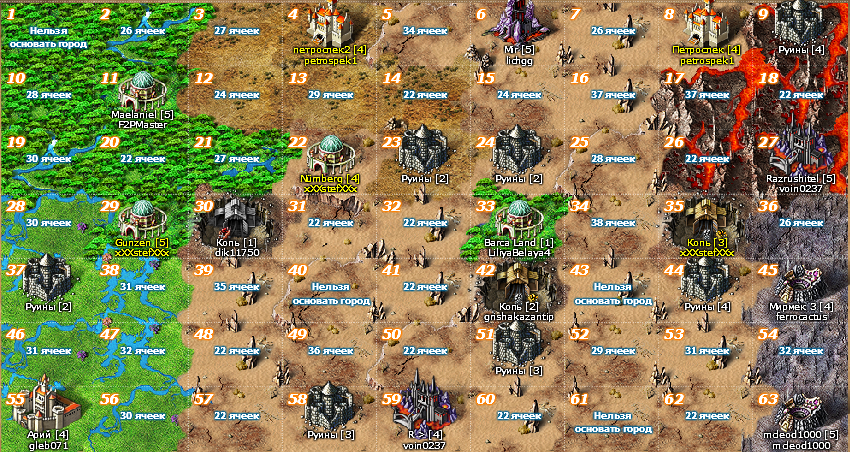Pick empty tile 34 with 38 cells
Screen dimensions: 850x452
click(x=611, y=222)
